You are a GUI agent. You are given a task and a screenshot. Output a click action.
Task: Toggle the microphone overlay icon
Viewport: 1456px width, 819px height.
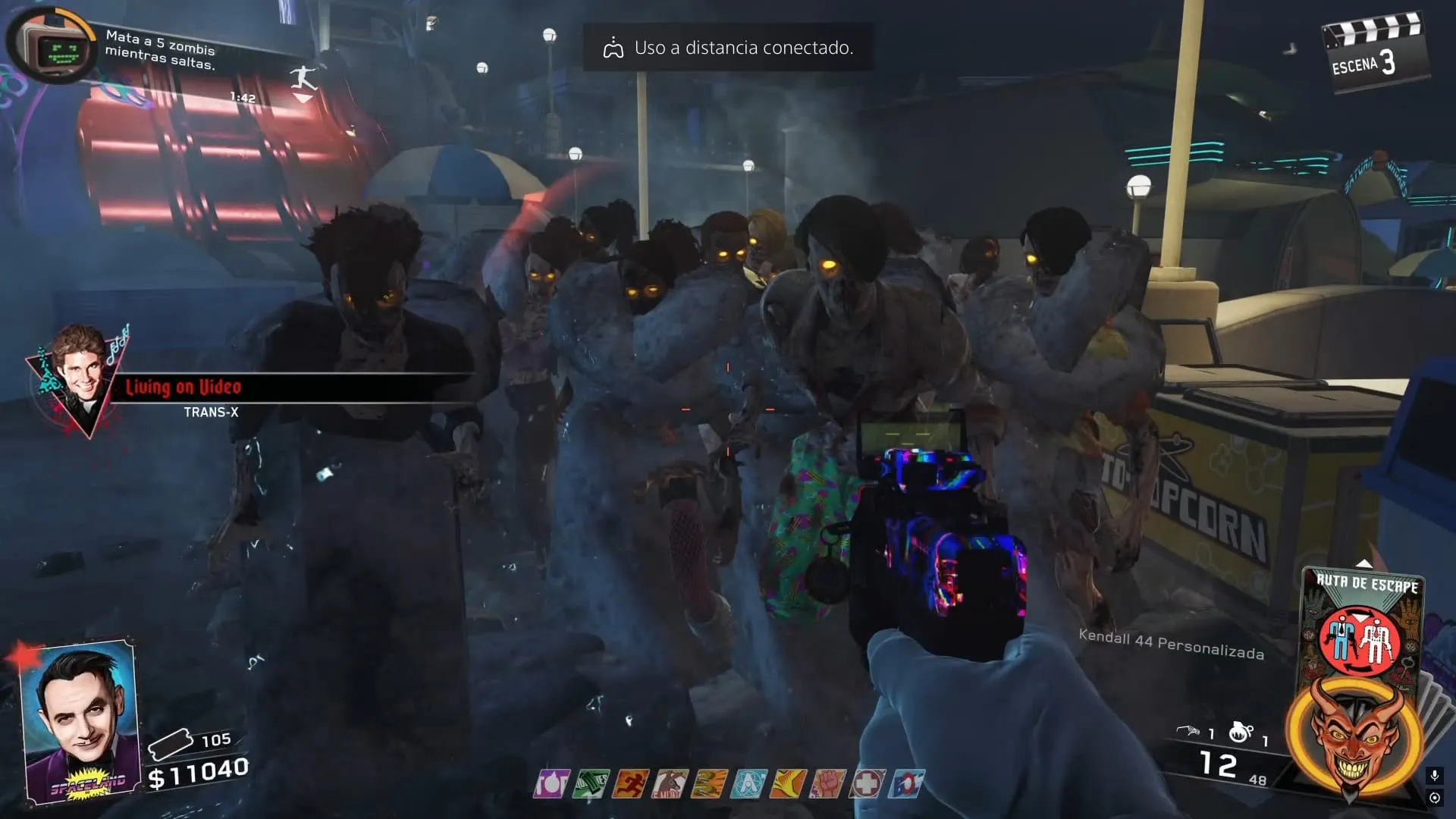pyautogui.click(x=1434, y=775)
